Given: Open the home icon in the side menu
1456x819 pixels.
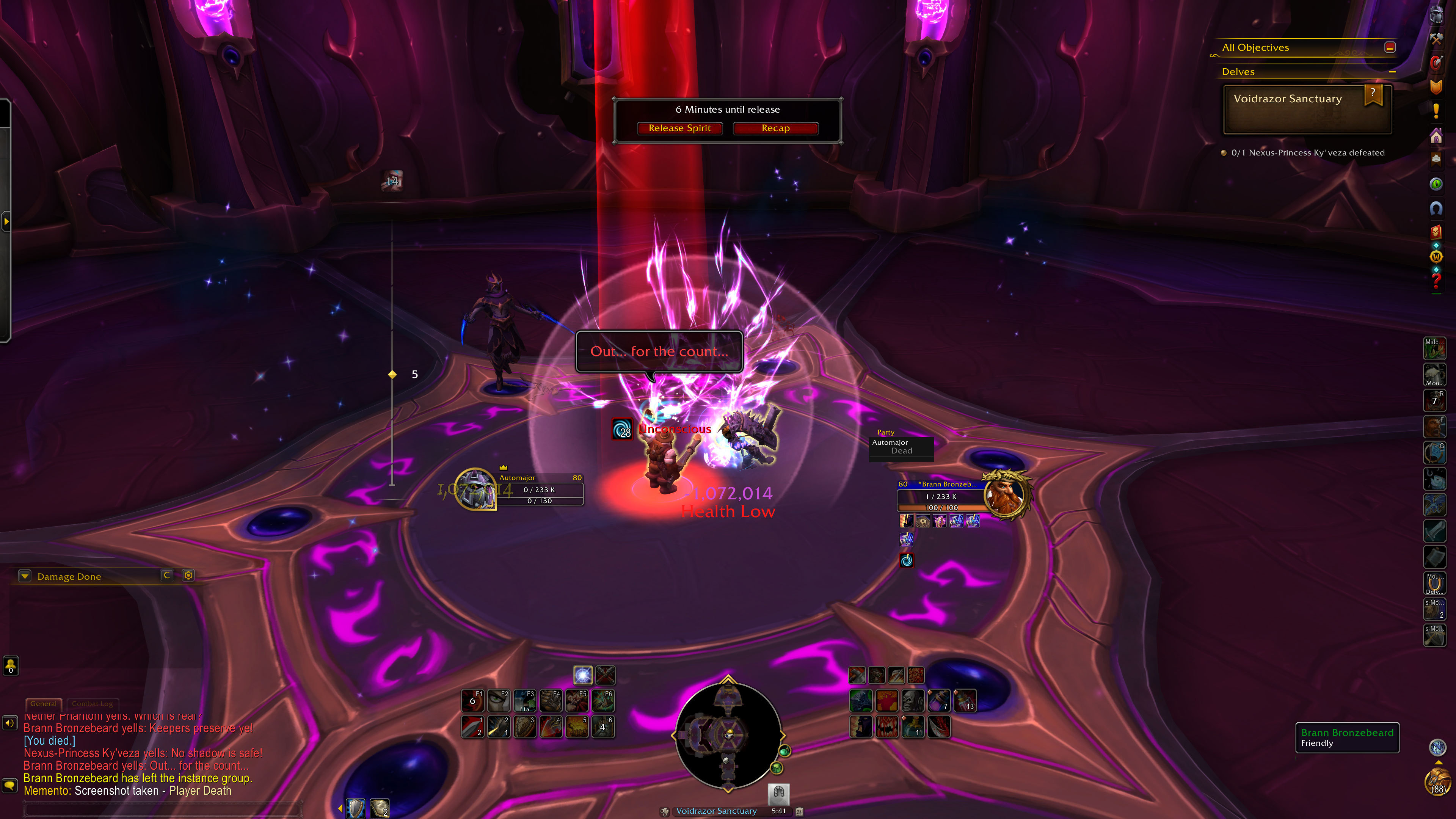Looking at the screenshot, I should 1436,136.
